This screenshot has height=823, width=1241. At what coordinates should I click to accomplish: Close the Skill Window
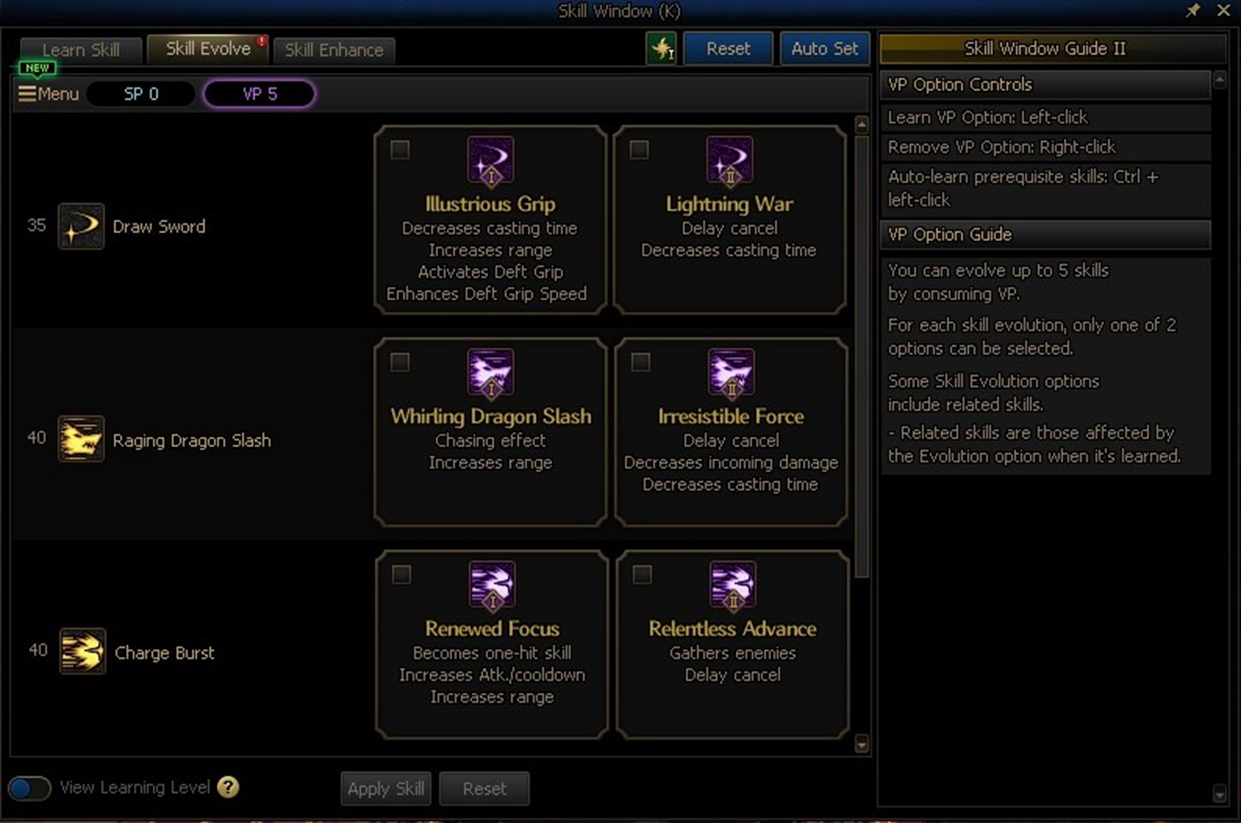coord(1223,11)
